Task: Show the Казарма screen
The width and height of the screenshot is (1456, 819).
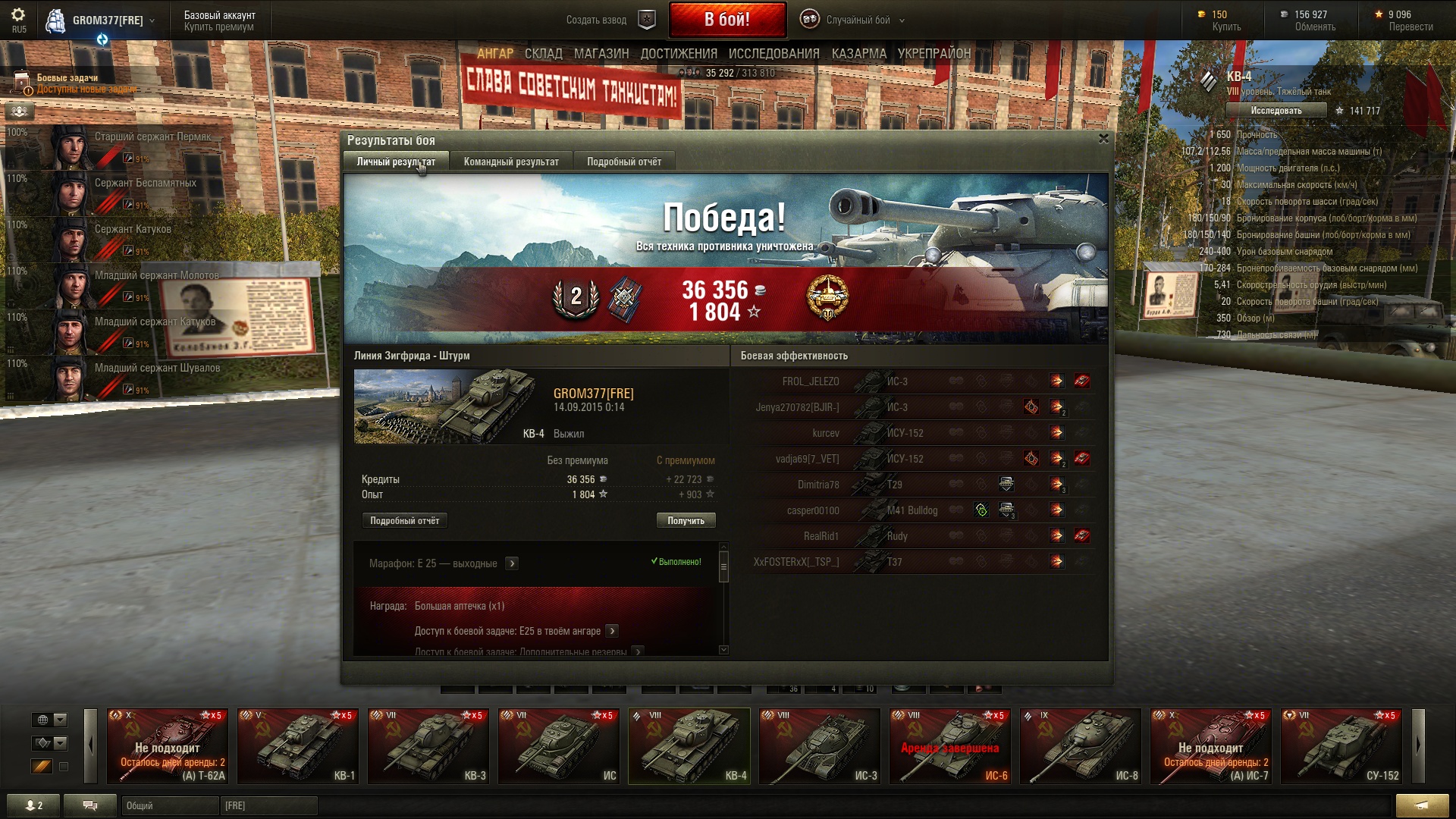Action: (858, 54)
